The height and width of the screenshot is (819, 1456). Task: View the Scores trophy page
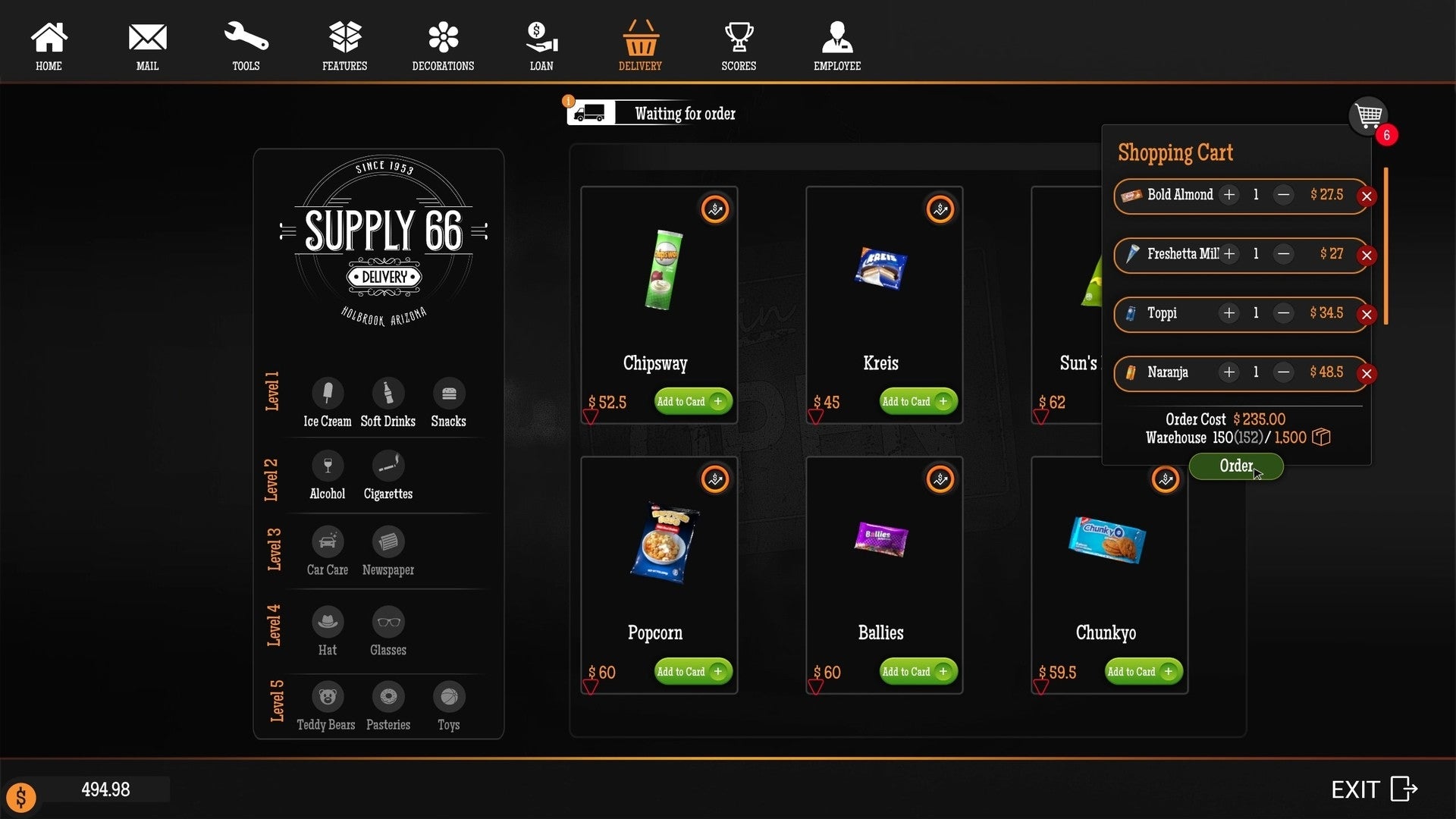(738, 45)
